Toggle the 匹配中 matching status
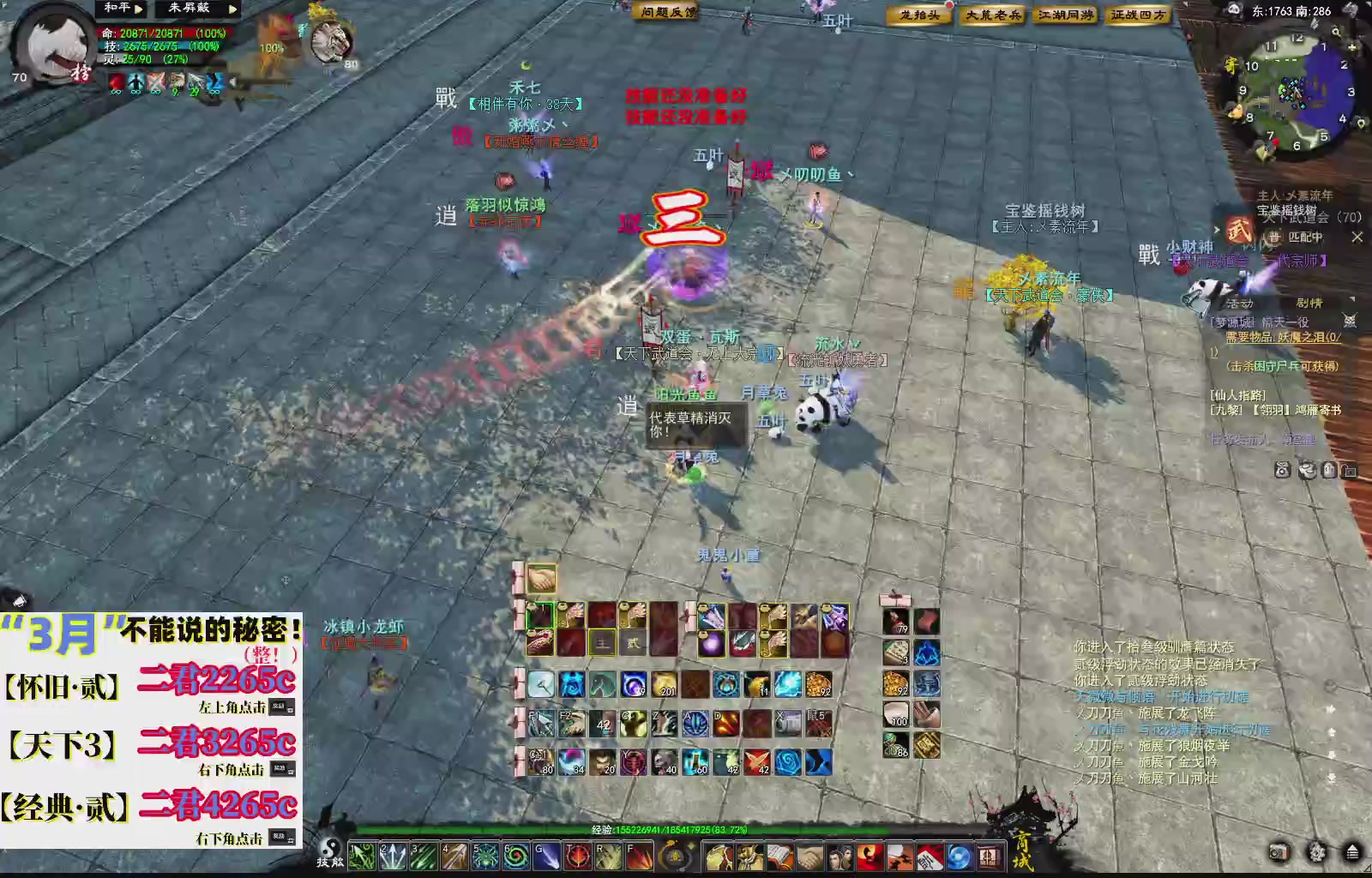 tap(1305, 237)
